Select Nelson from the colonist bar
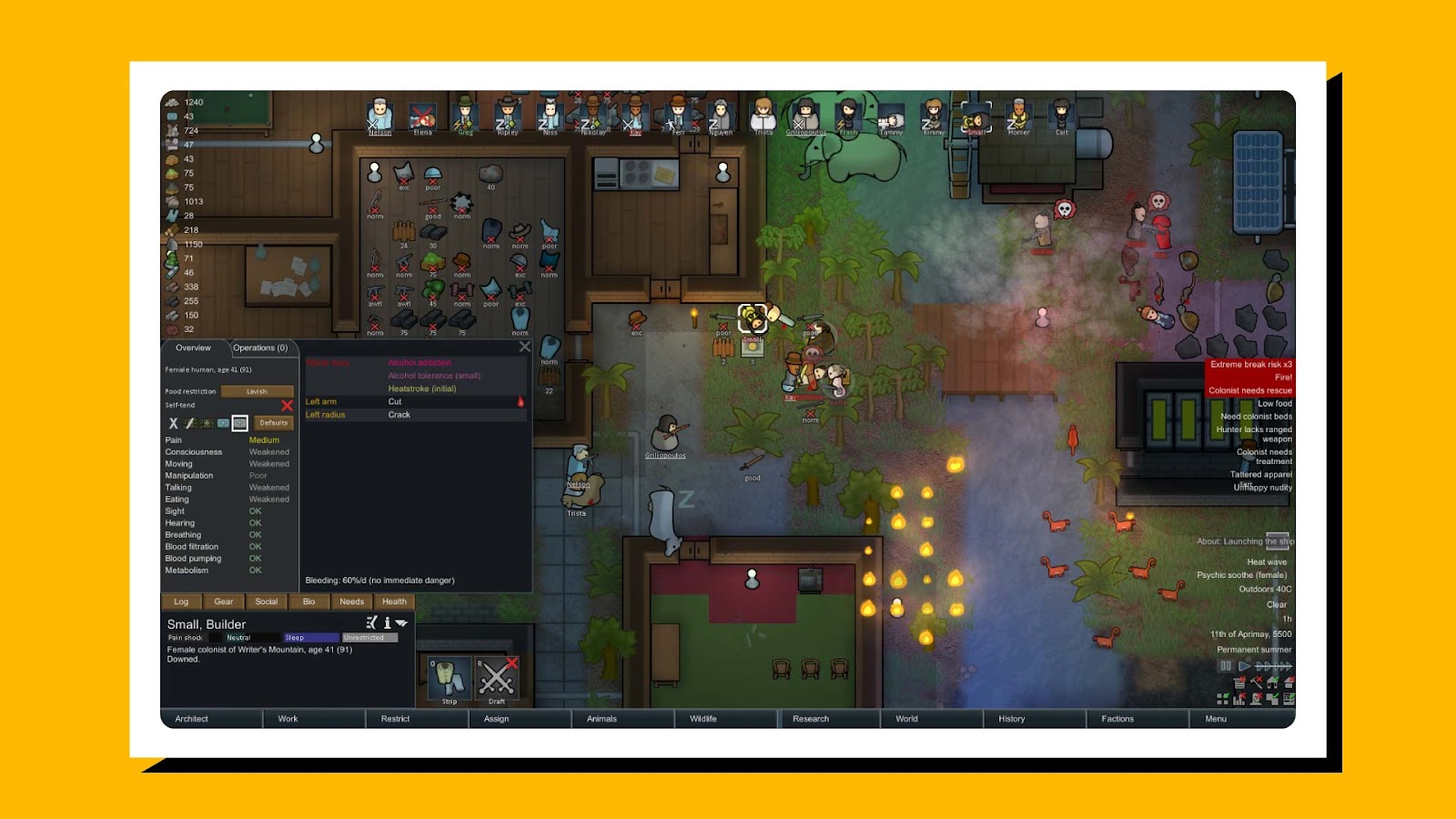Viewport: 1456px width, 819px height. tap(379, 116)
